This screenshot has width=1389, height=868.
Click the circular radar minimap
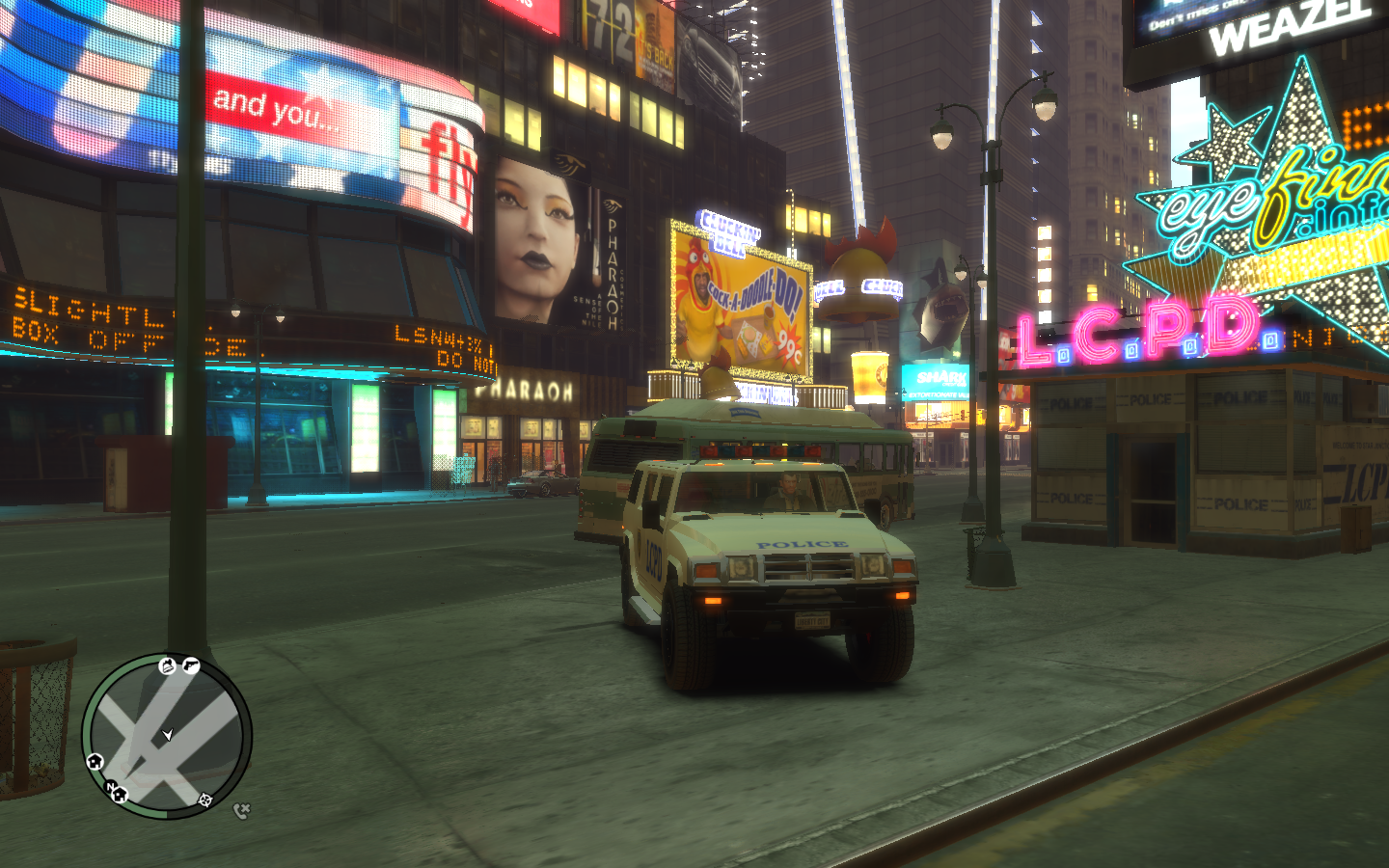(x=167, y=737)
